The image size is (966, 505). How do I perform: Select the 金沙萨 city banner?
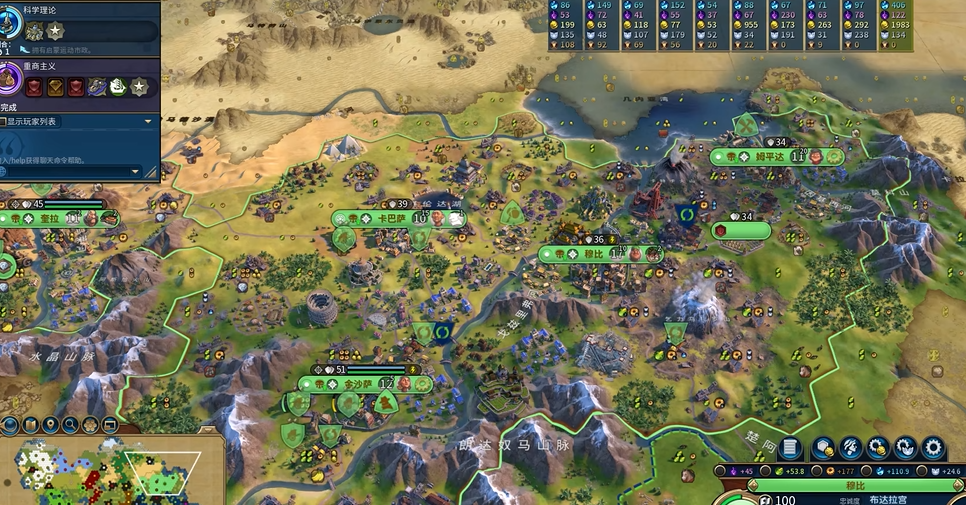(x=360, y=383)
